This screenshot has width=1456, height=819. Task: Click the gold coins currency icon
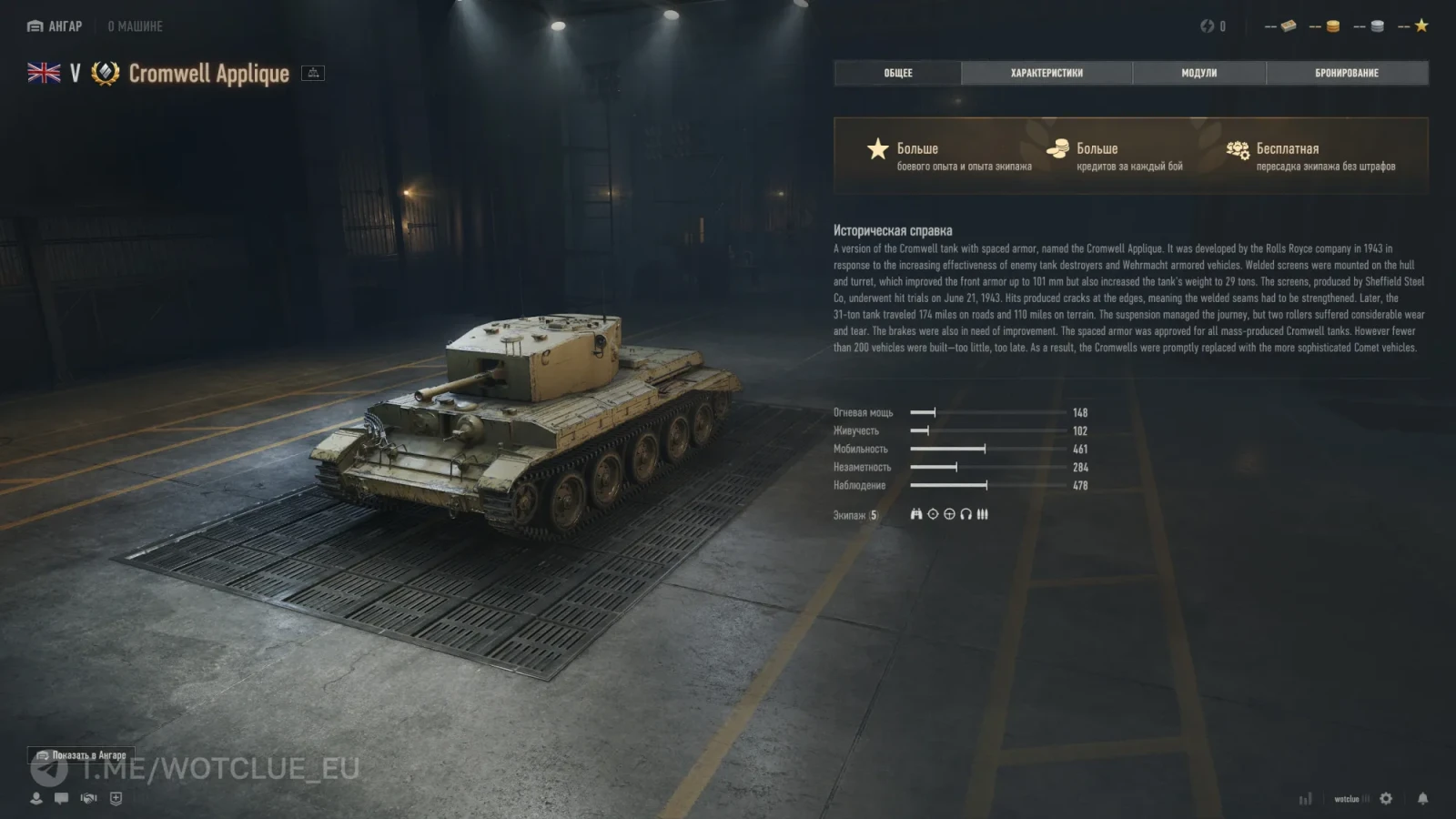(1332, 26)
